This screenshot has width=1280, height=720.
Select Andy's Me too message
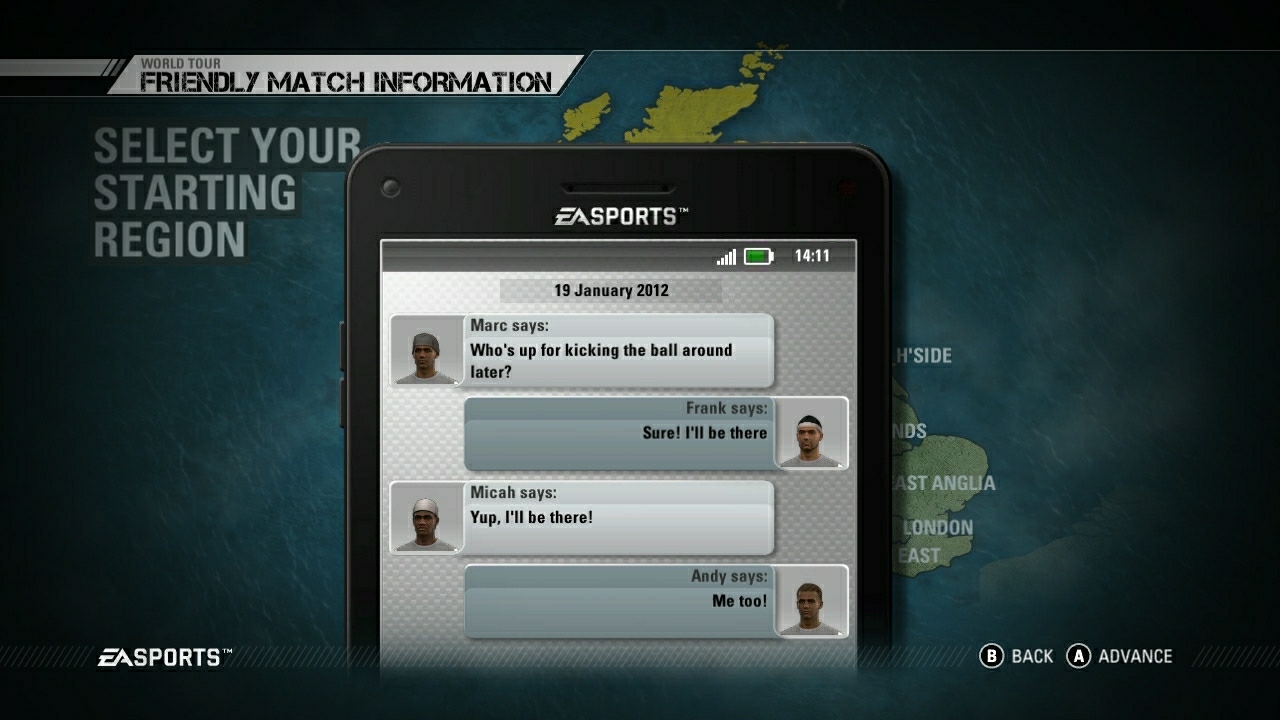pyautogui.click(x=617, y=600)
